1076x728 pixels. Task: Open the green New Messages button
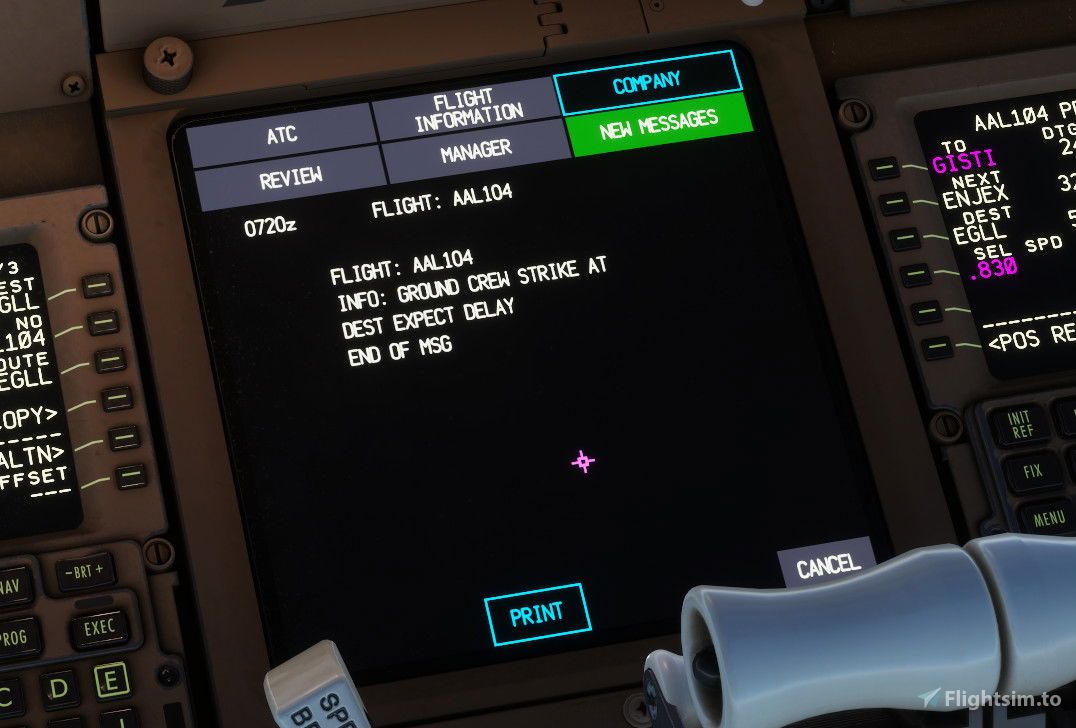(659, 125)
